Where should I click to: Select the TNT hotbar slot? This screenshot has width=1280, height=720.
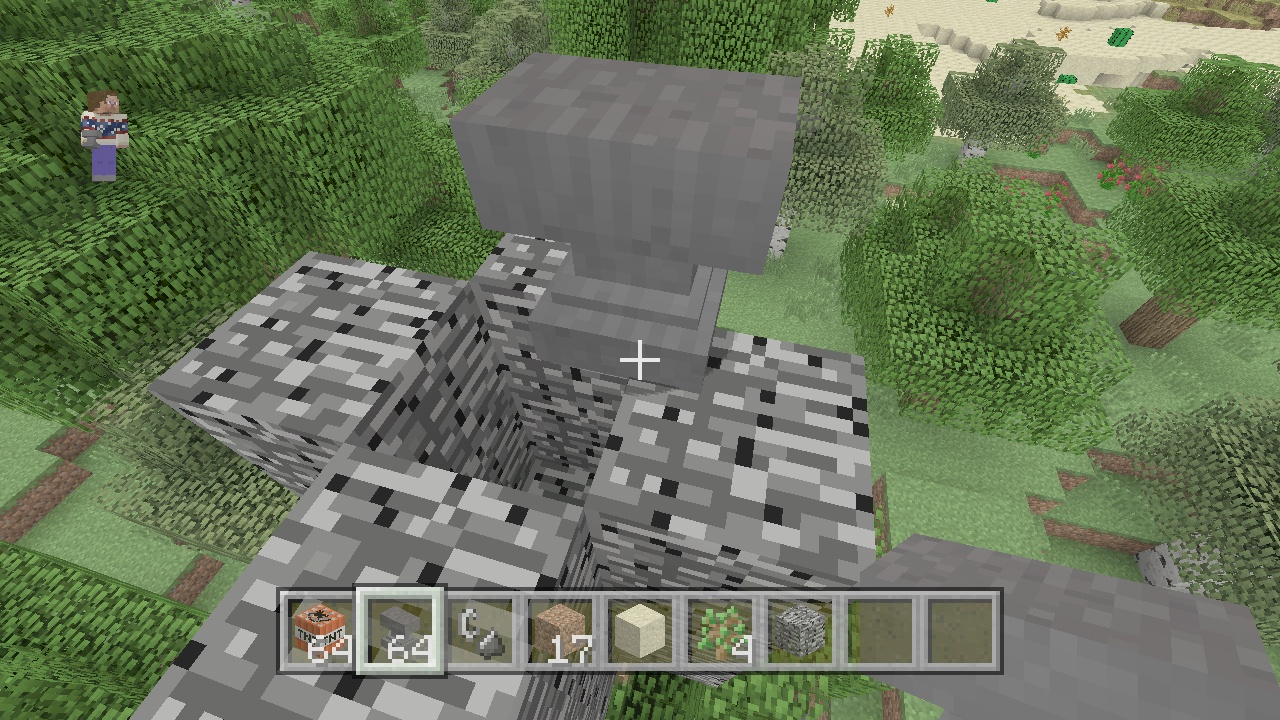pyautogui.click(x=320, y=631)
